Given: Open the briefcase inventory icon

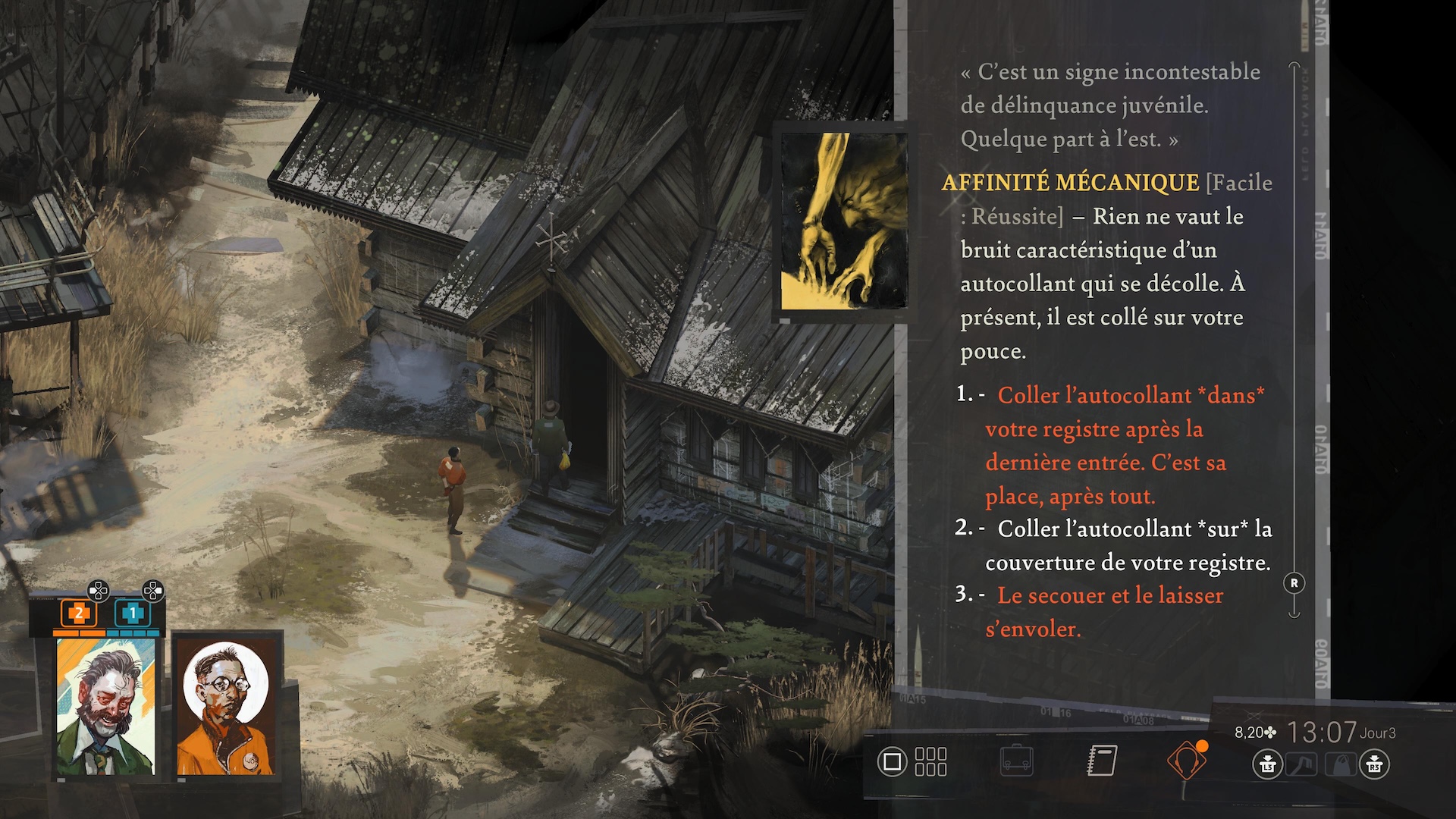Looking at the screenshot, I should (x=1016, y=761).
